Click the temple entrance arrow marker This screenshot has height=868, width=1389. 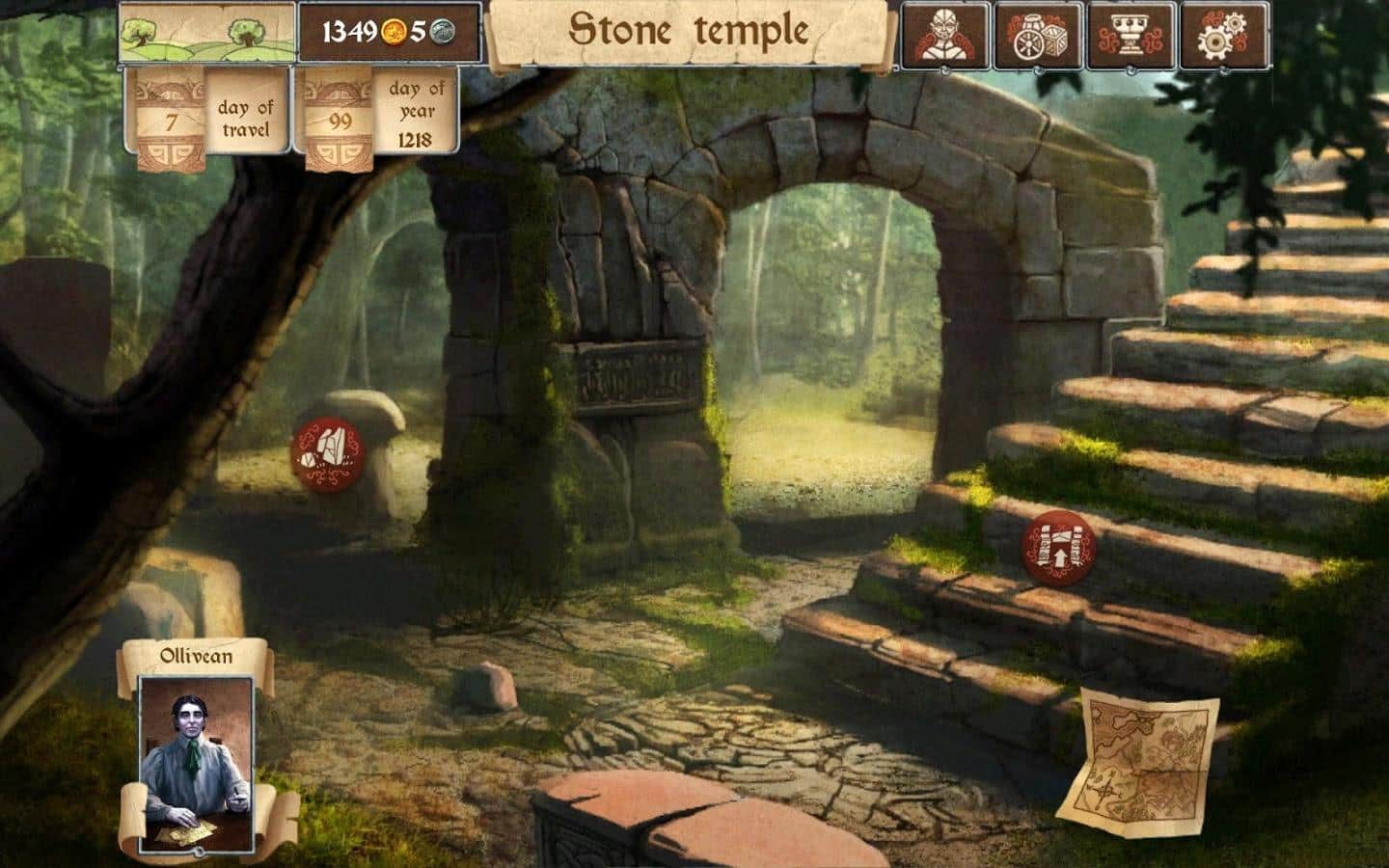(1059, 546)
